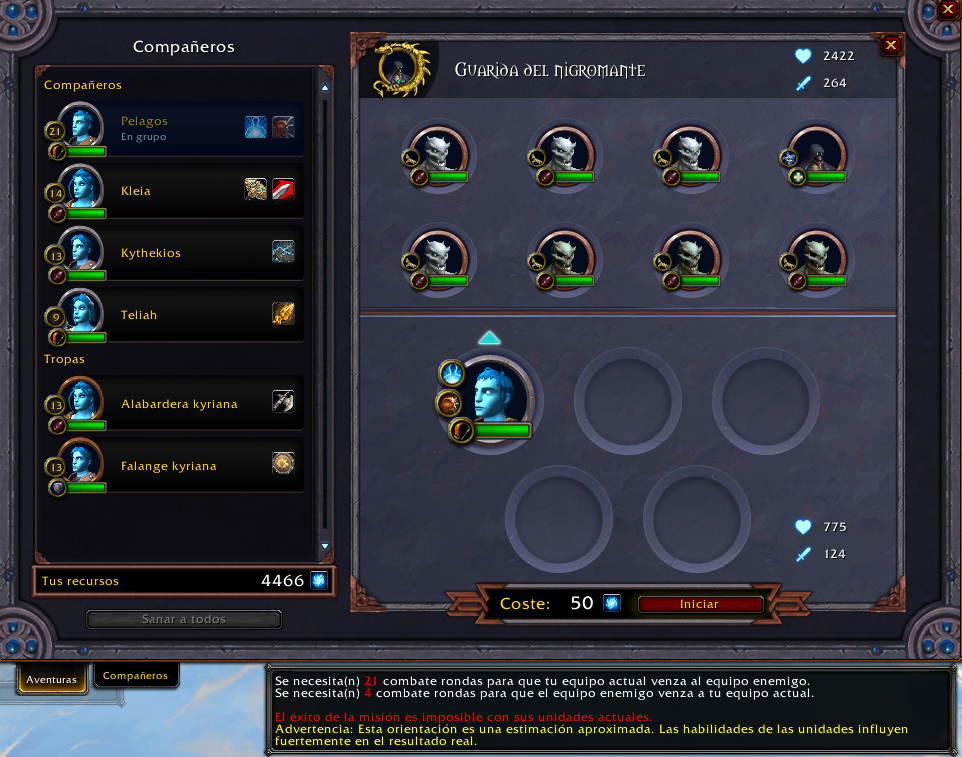
Task: Open the Compañeros tab
Action: [135, 676]
